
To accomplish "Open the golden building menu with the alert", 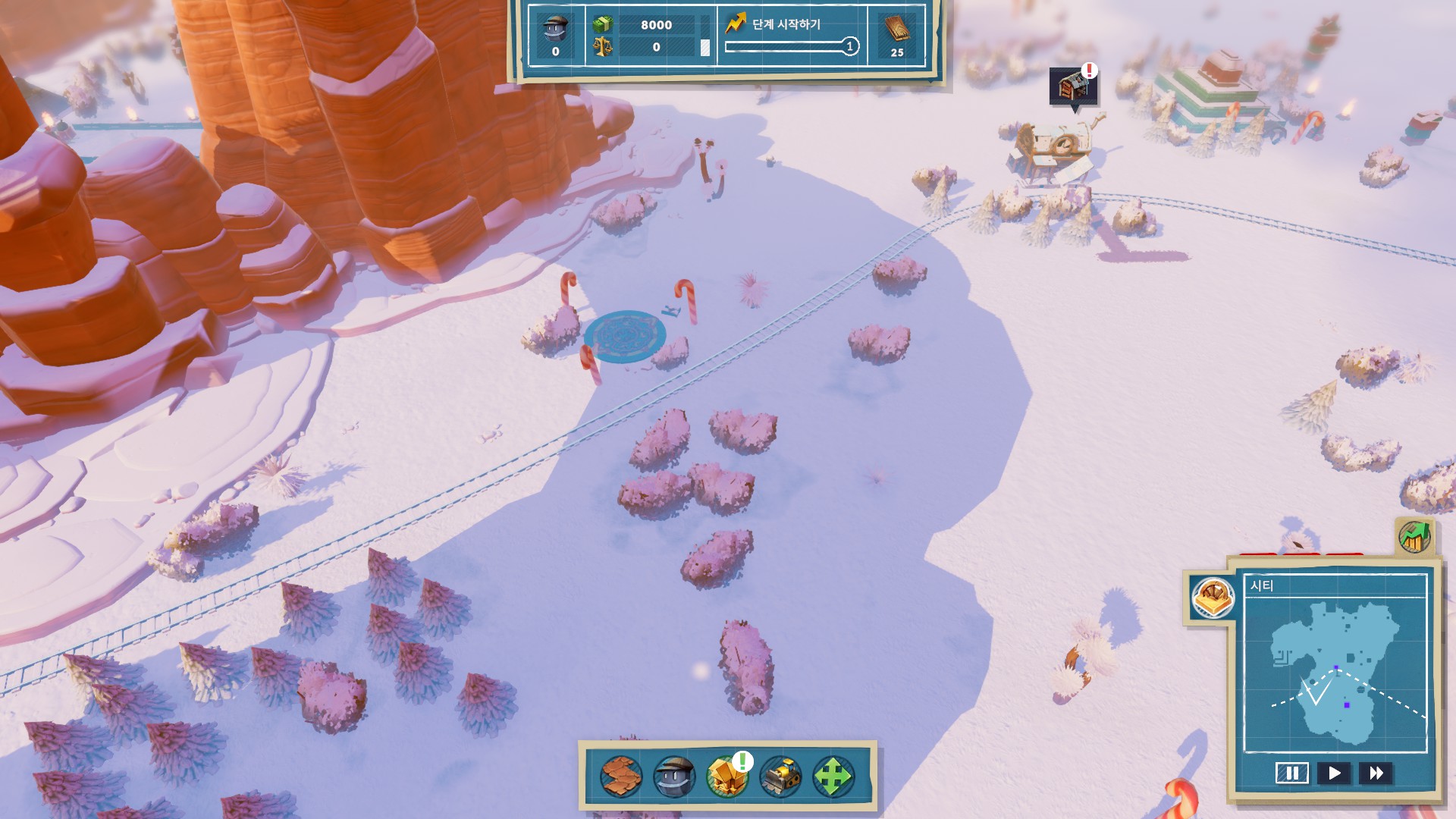I will 727,776.
